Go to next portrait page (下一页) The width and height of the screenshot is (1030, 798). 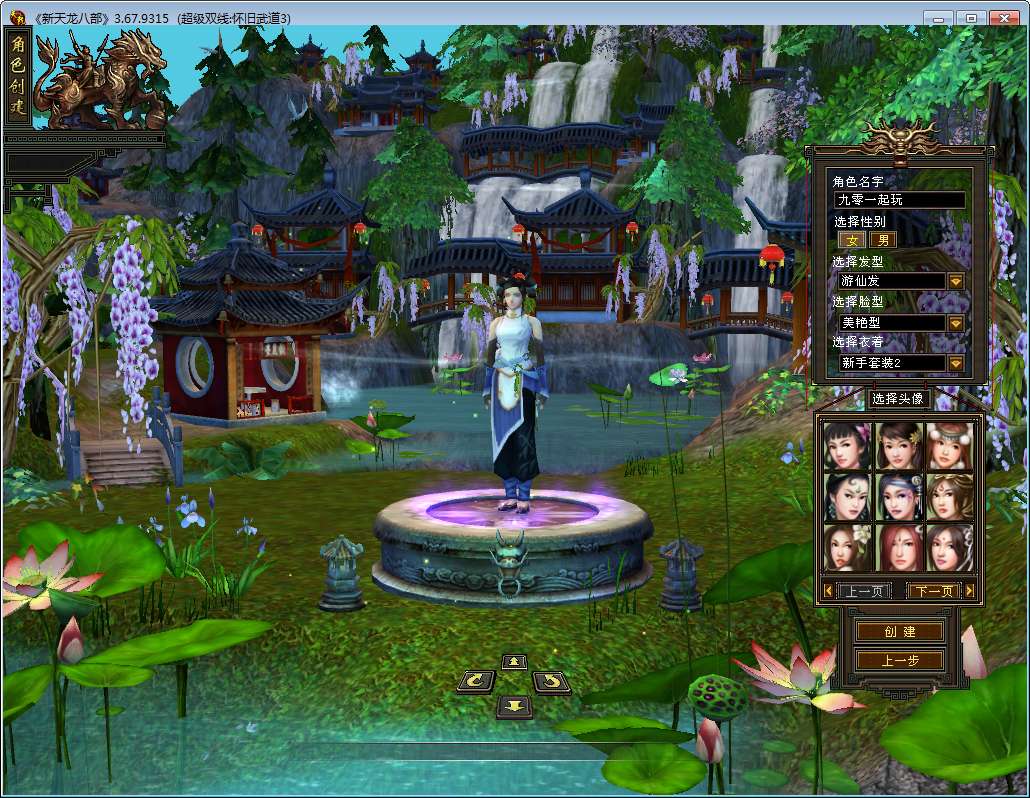(x=934, y=591)
